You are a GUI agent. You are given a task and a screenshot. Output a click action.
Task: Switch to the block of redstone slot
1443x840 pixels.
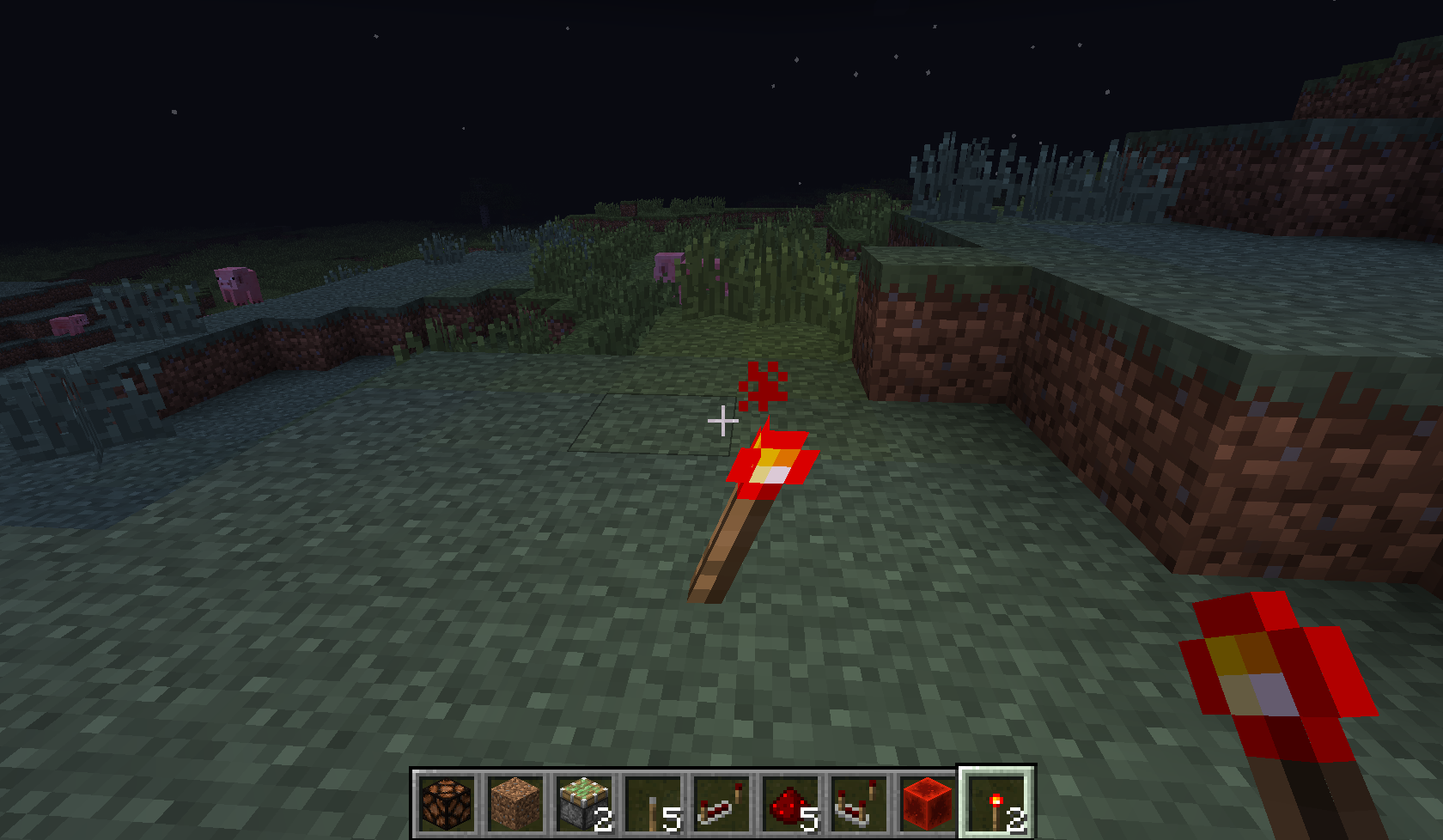tap(928, 803)
